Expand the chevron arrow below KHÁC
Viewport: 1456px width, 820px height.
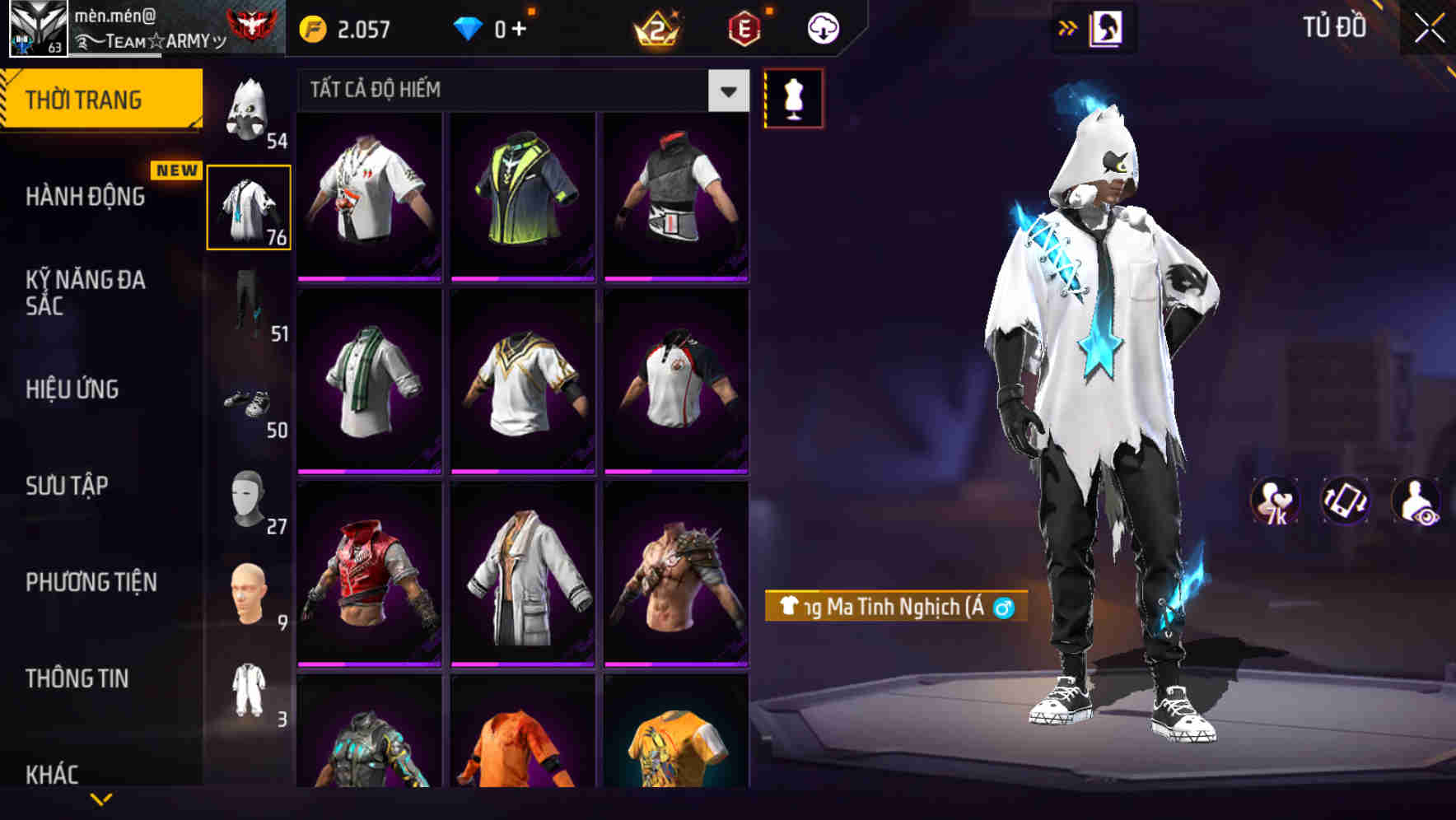[x=103, y=799]
